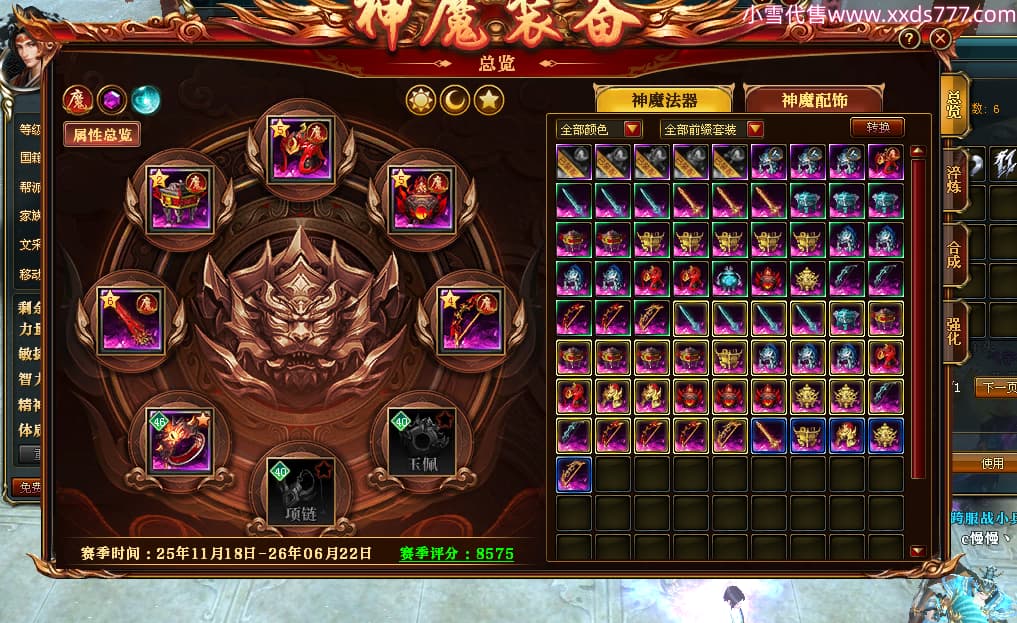
Task: Switch to the 神魔法器 tab
Action: [664, 100]
